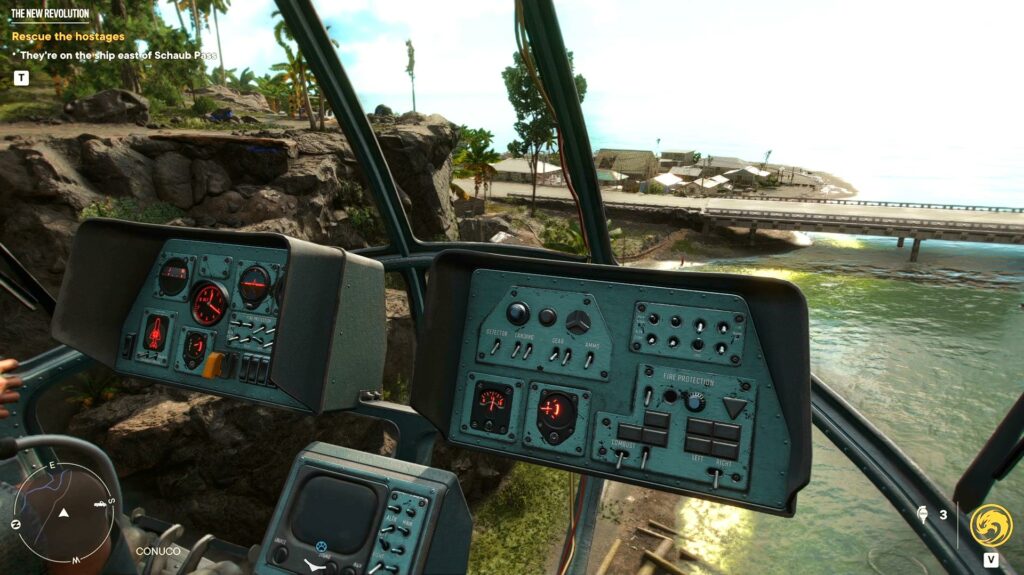Activate the yellow Supremo ability icon
The height and width of the screenshot is (575, 1024).
coord(990,525)
